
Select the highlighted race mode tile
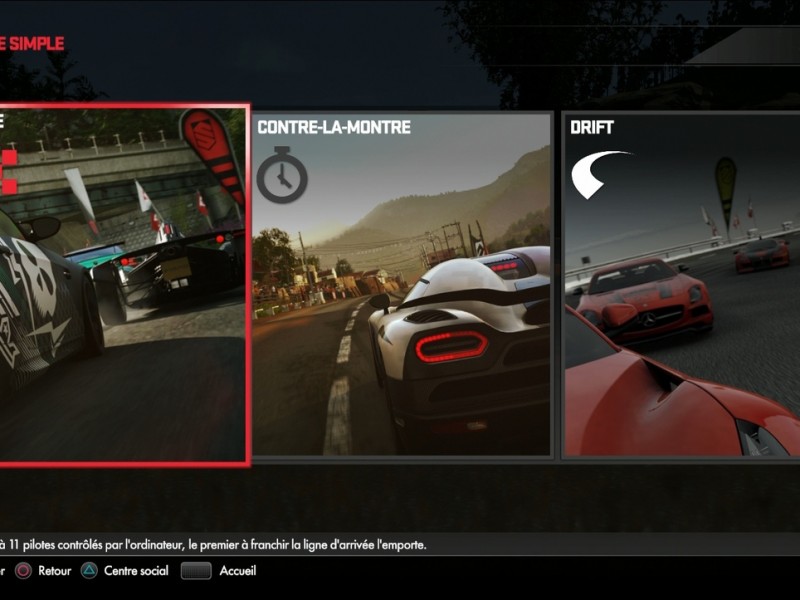pyautogui.click(x=122, y=285)
